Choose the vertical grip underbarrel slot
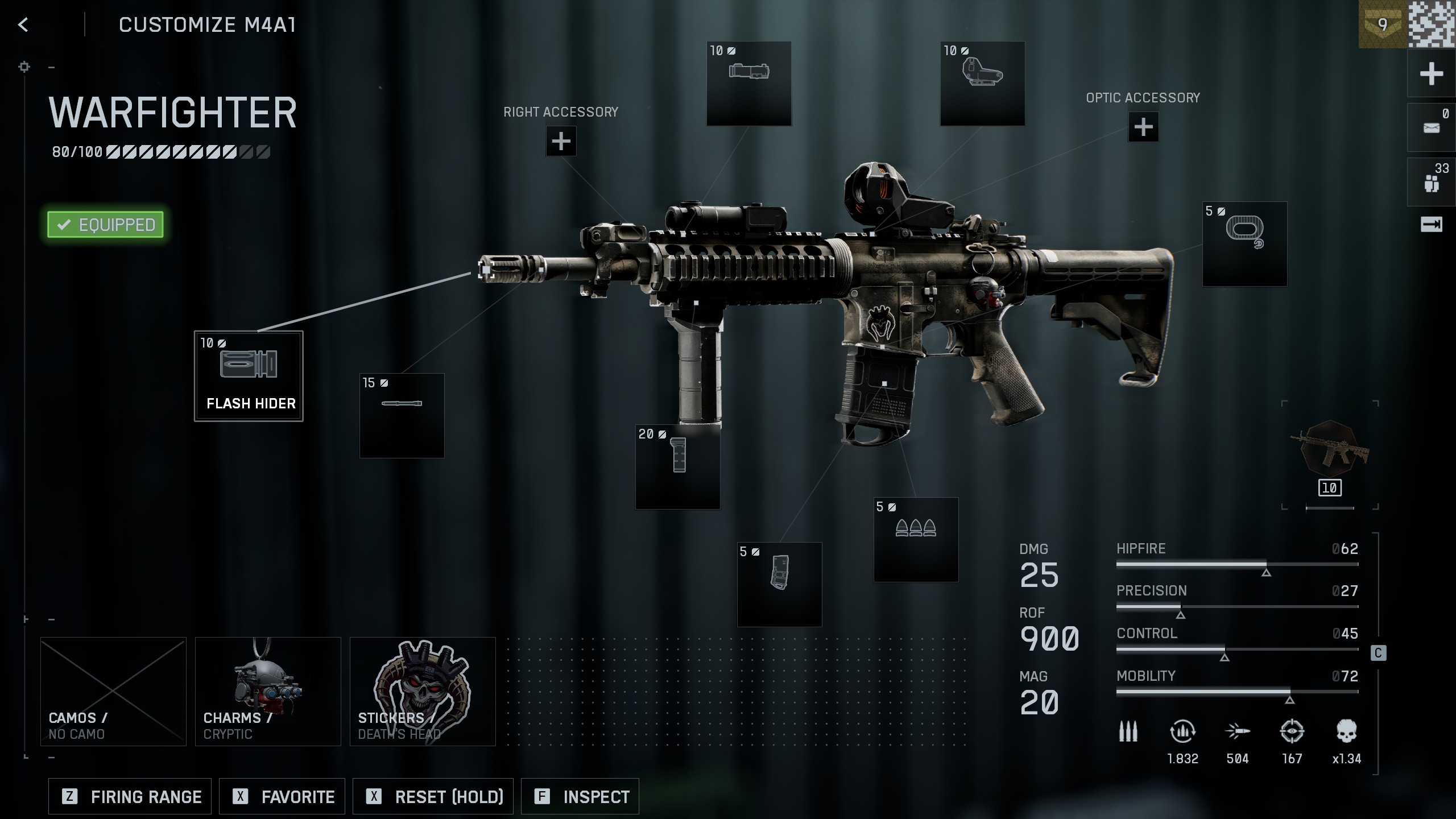Viewport: 1456px width, 819px height. (x=677, y=466)
